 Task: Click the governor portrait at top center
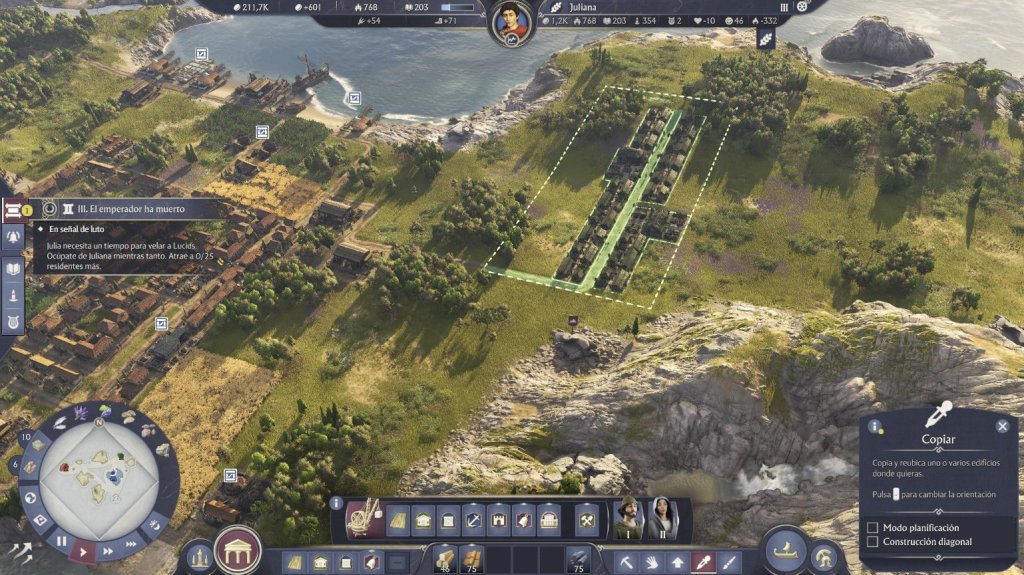pos(510,22)
